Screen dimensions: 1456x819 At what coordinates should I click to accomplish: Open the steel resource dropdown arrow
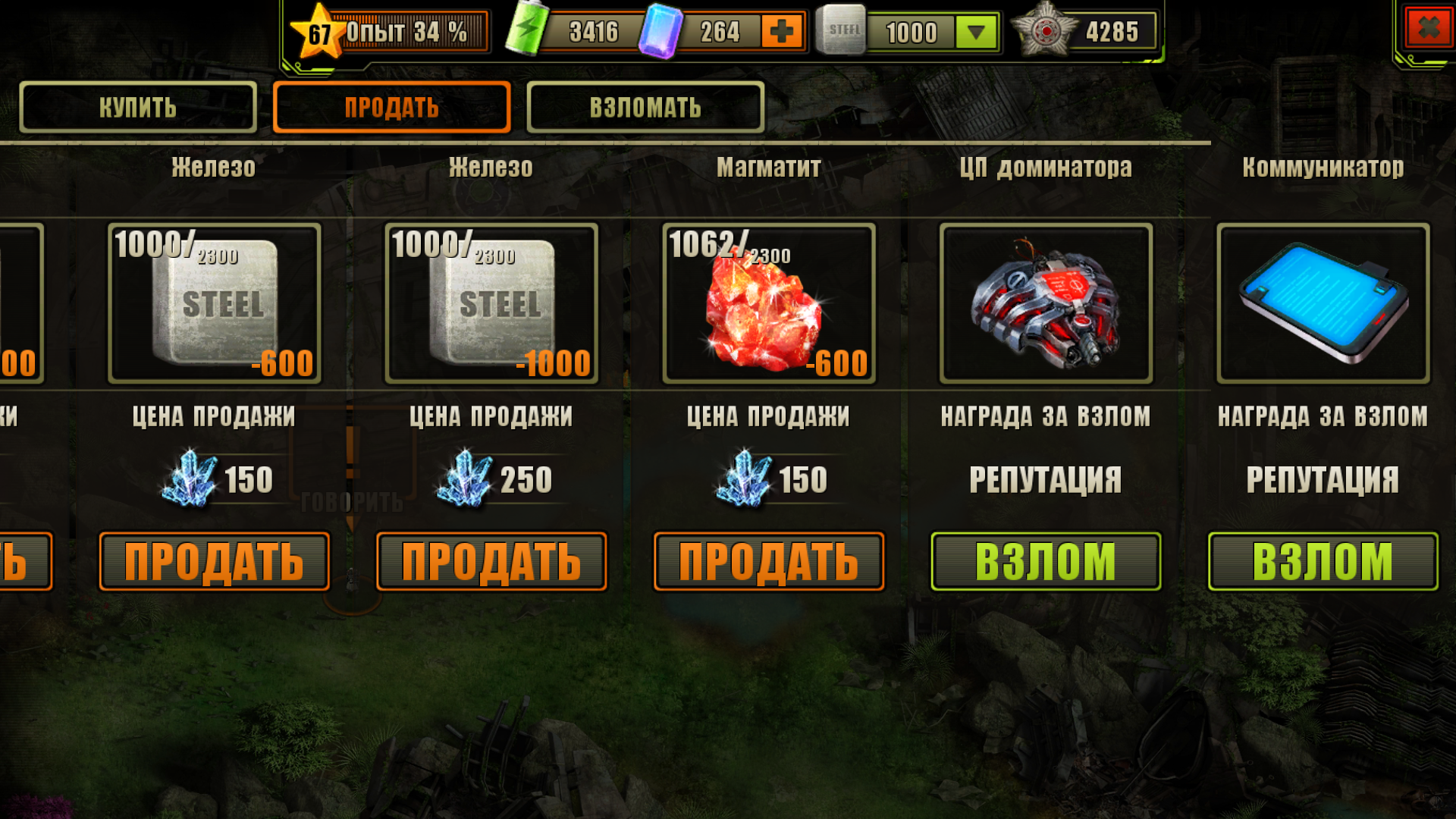tap(976, 32)
